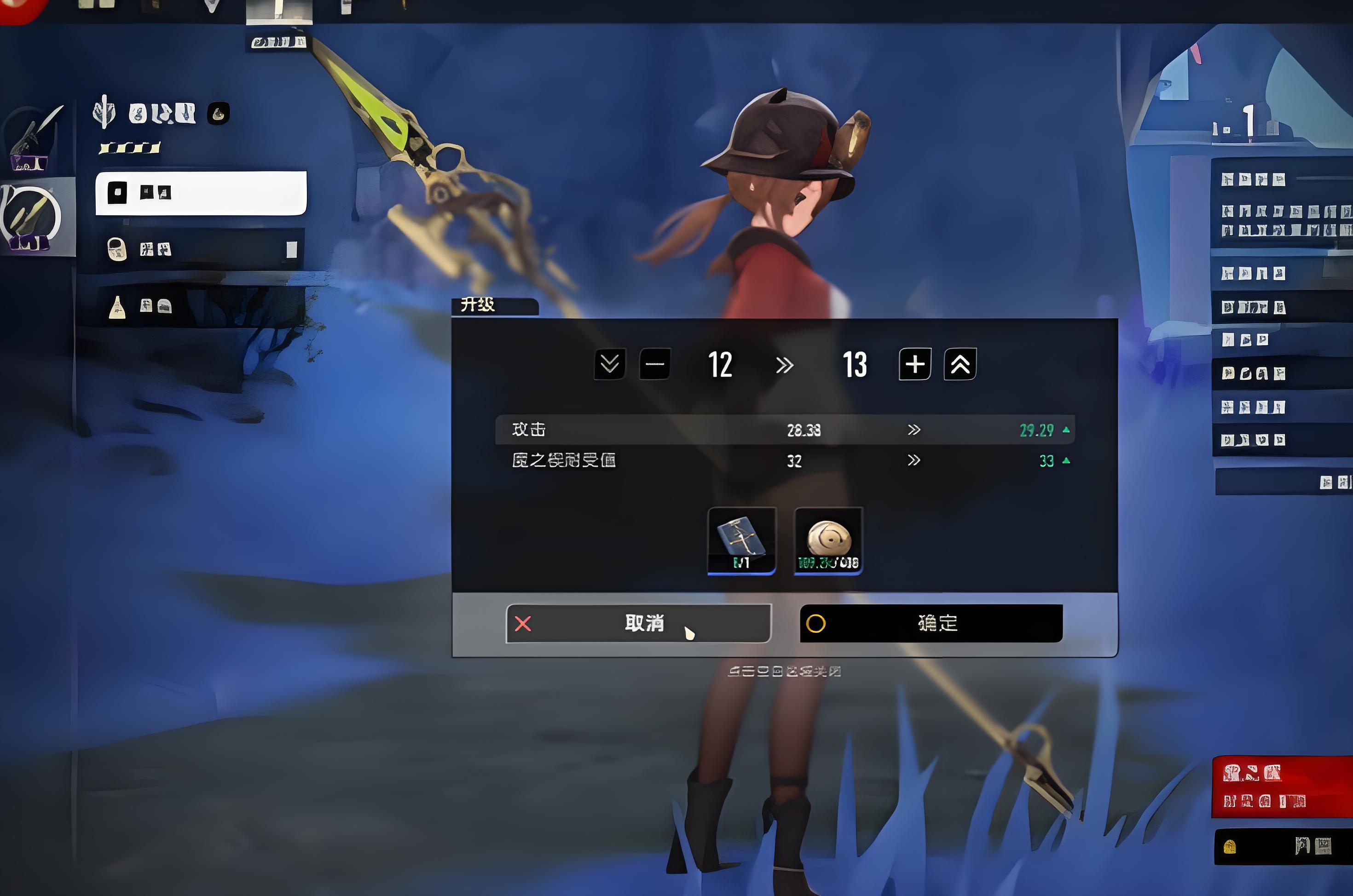The image size is (1353, 896).
Task: Increase target level with the plus button
Action: pyautogui.click(x=914, y=364)
